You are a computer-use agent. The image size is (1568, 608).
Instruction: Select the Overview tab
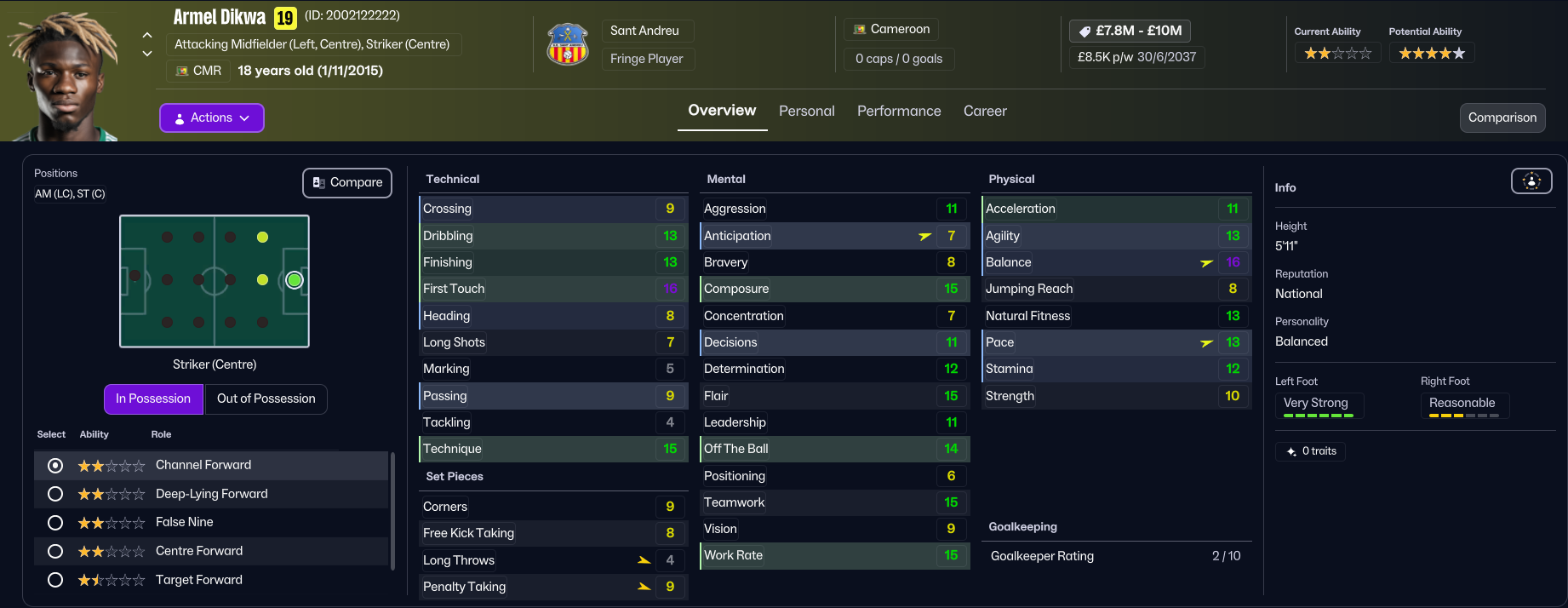(x=722, y=111)
